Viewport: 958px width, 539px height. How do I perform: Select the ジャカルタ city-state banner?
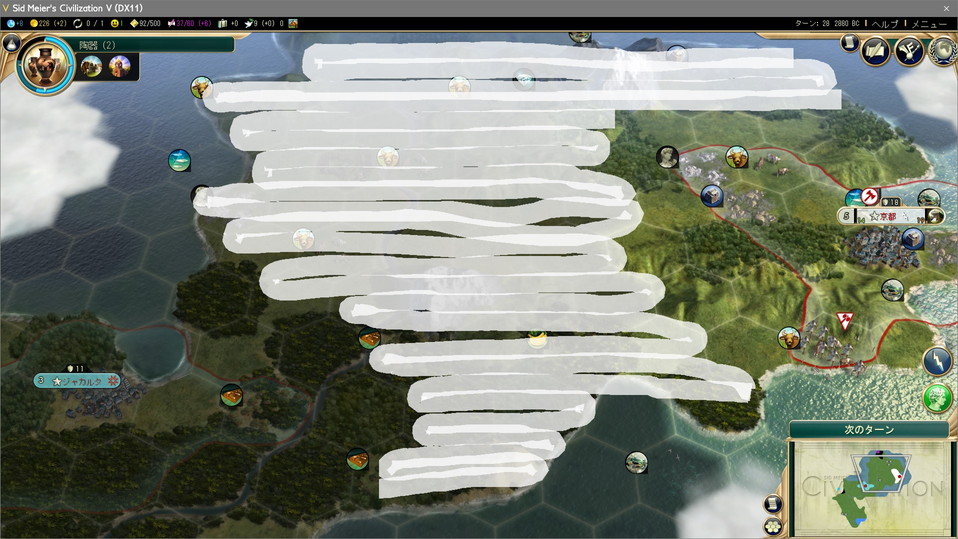[78, 380]
